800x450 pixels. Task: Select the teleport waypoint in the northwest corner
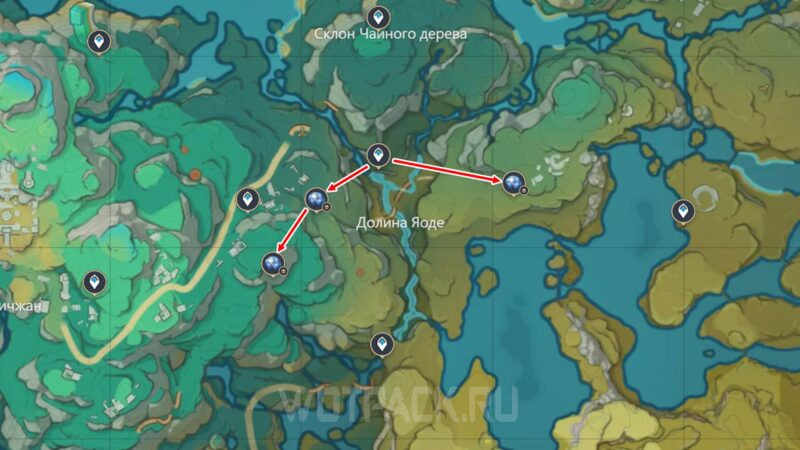98,41
